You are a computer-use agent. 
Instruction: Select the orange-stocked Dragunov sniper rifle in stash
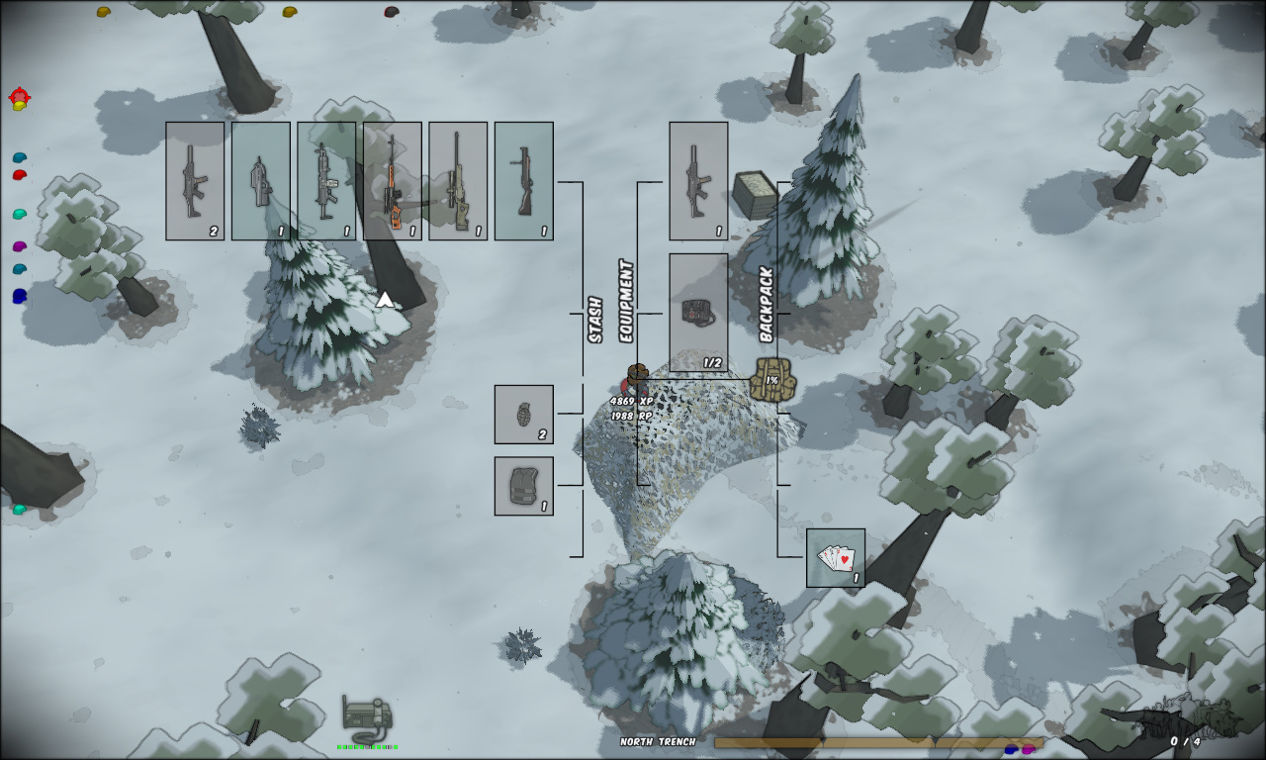click(392, 181)
